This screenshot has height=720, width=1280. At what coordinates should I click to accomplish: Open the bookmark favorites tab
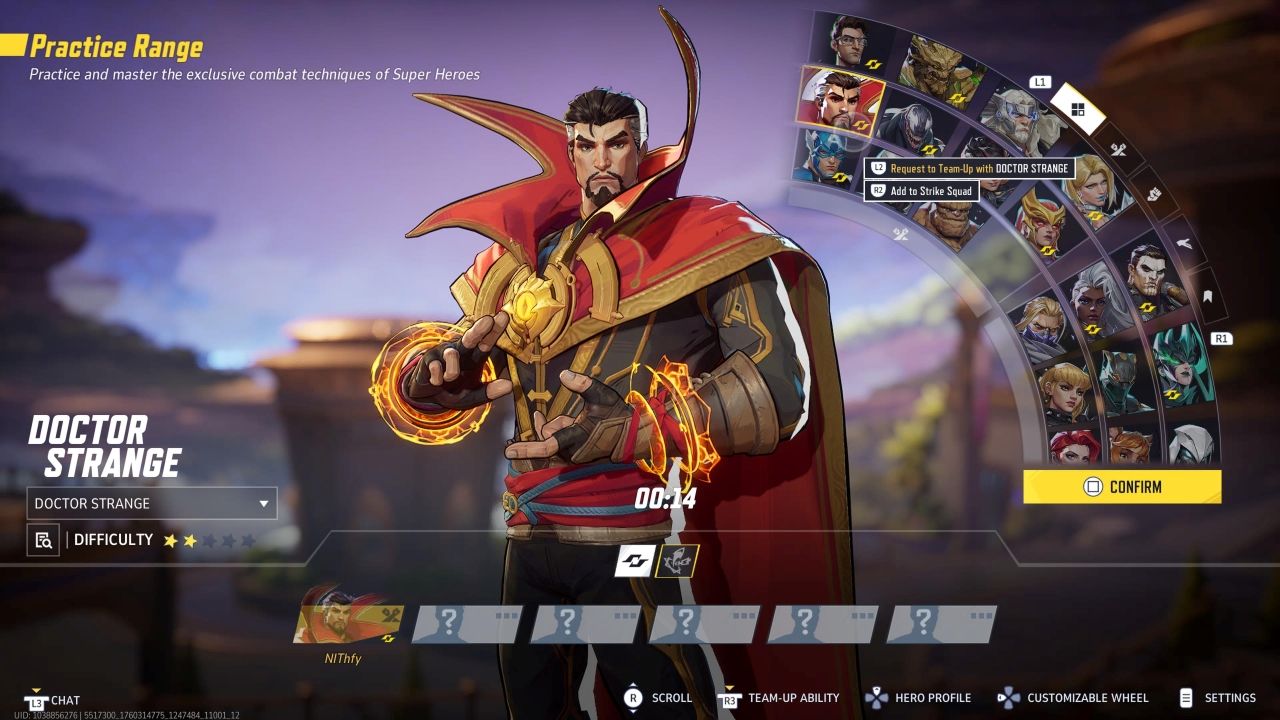point(1207,296)
